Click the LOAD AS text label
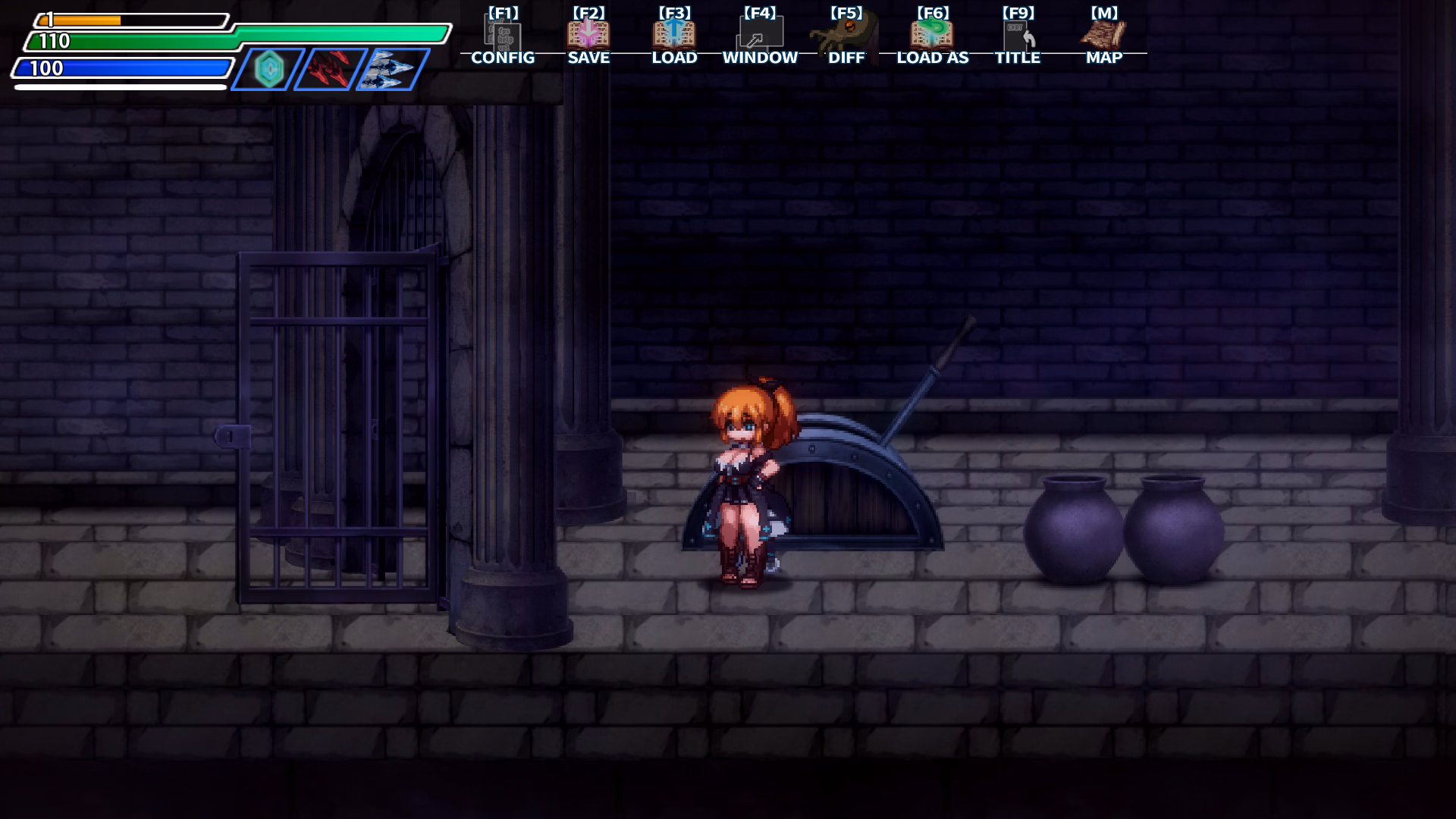This screenshot has width=1456, height=819. point(932,58)
